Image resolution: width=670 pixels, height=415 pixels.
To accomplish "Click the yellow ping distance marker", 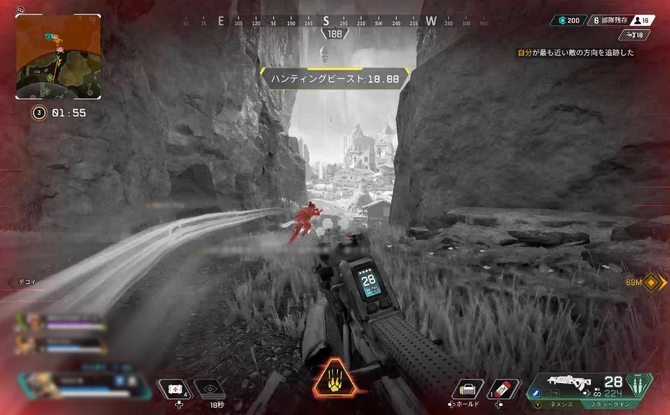I will [645, 283].
